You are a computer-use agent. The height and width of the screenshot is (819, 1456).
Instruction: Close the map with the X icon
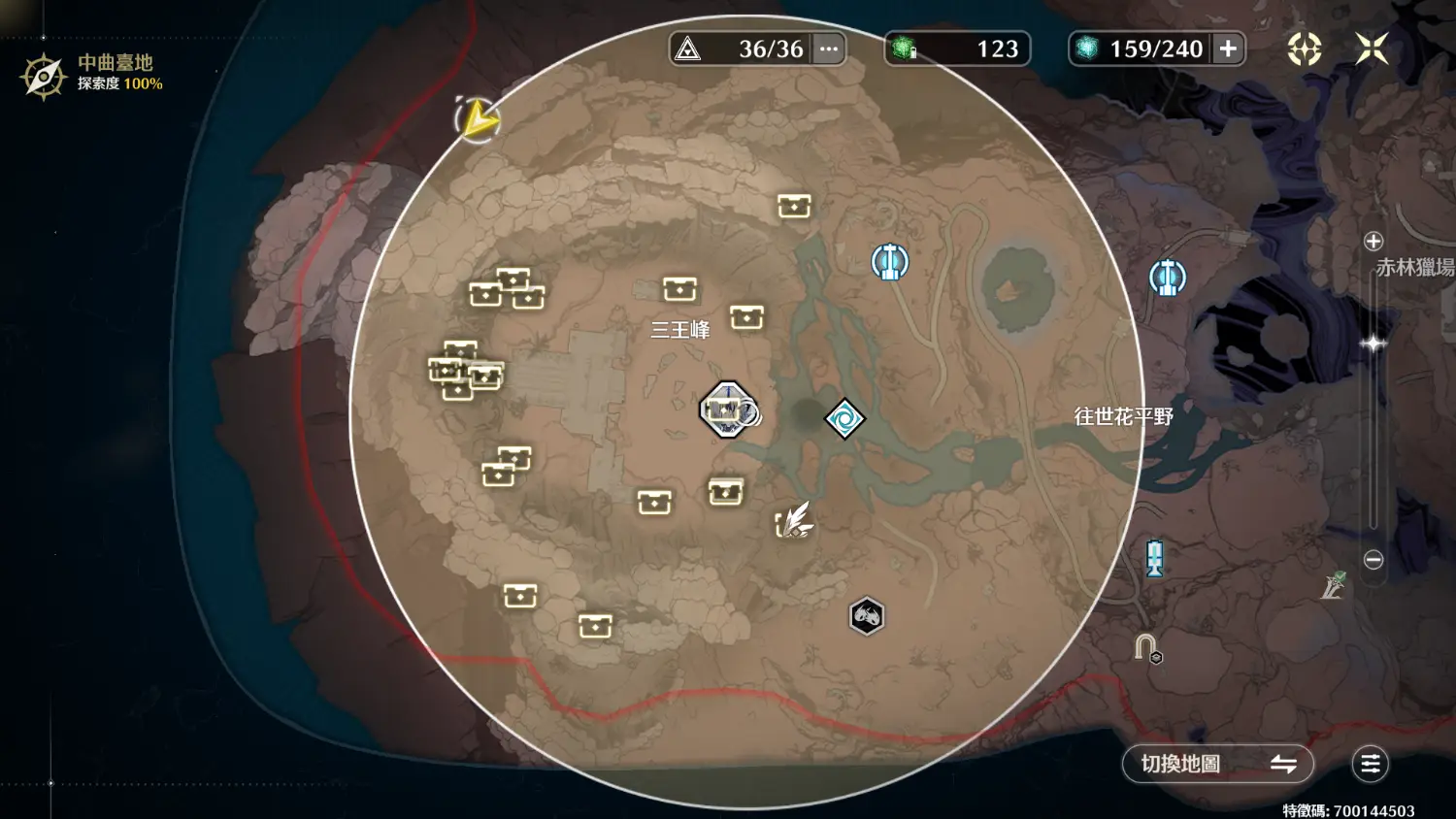(x=1372, y=49)
